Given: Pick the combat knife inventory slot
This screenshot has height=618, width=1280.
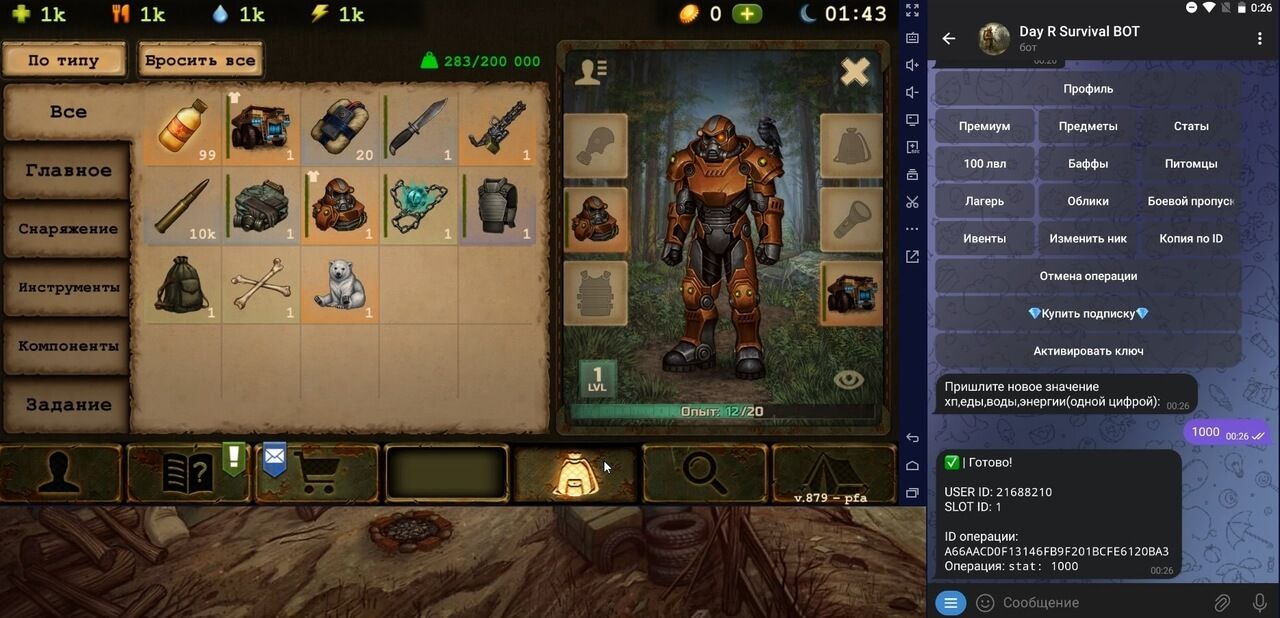Looking at the screenshot, I should point(419,127).
